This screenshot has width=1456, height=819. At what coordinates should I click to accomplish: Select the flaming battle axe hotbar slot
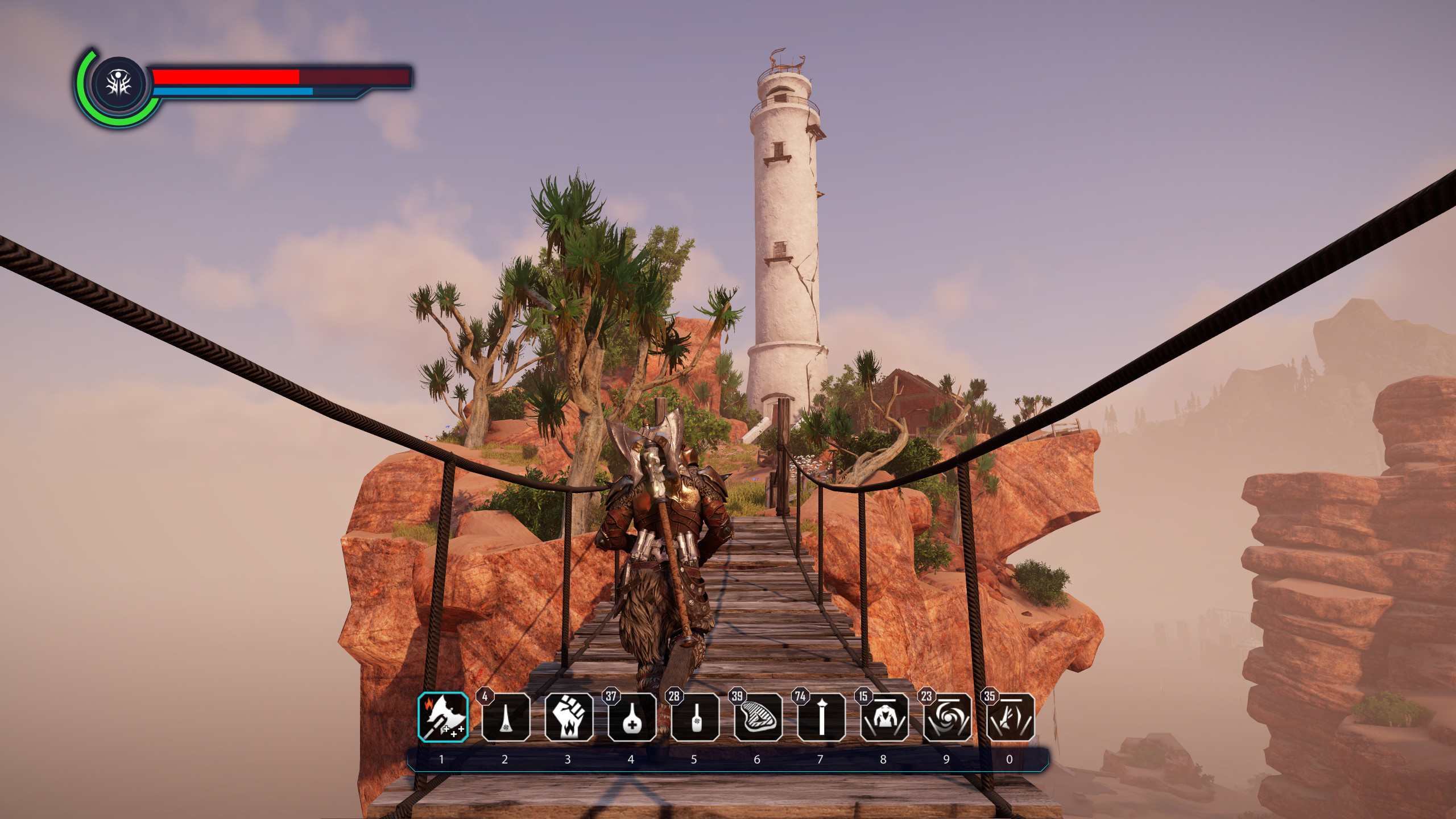[443, 717]
